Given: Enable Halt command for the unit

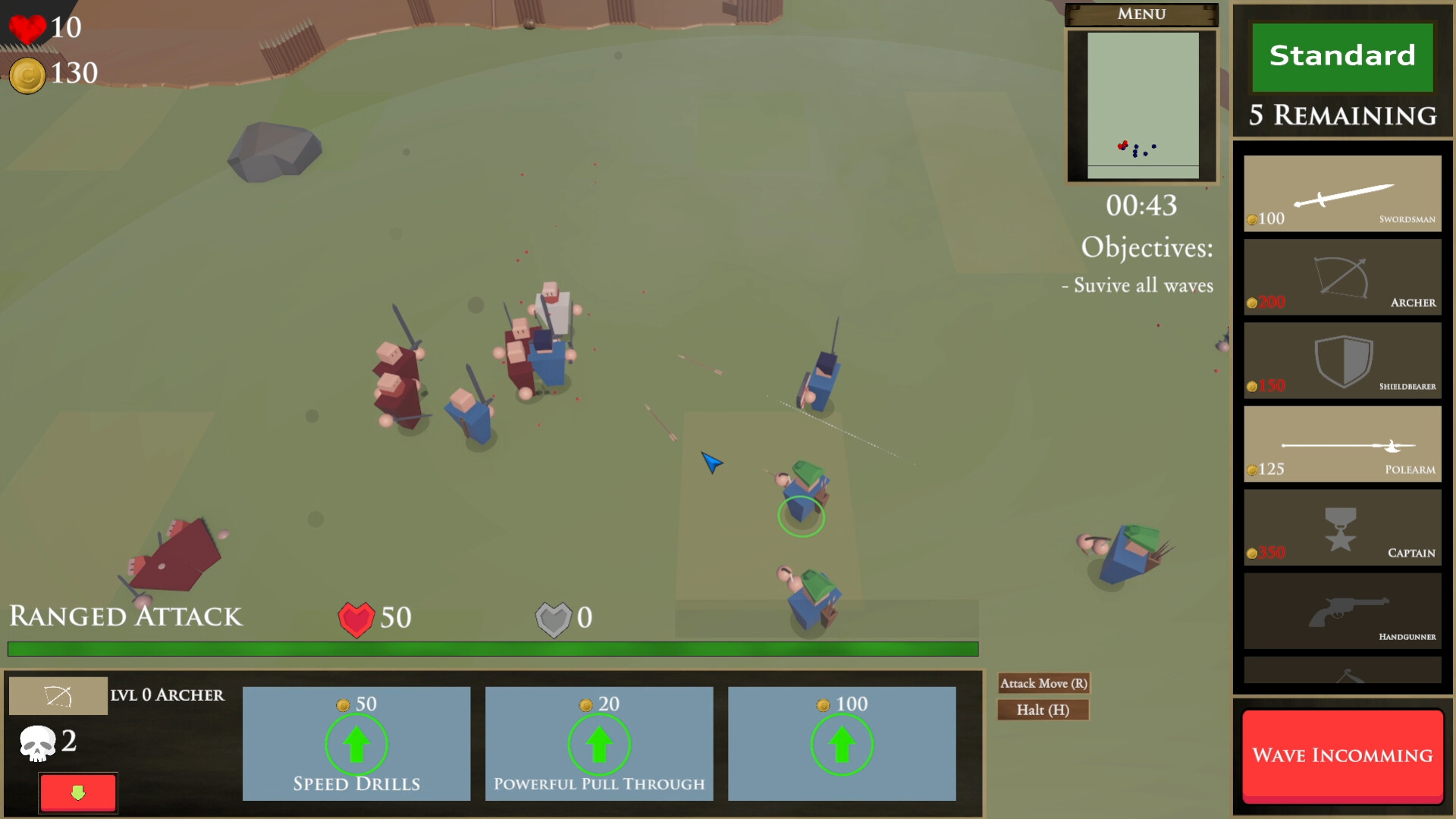Looking at the screenshot, I should click(1043, 710).
